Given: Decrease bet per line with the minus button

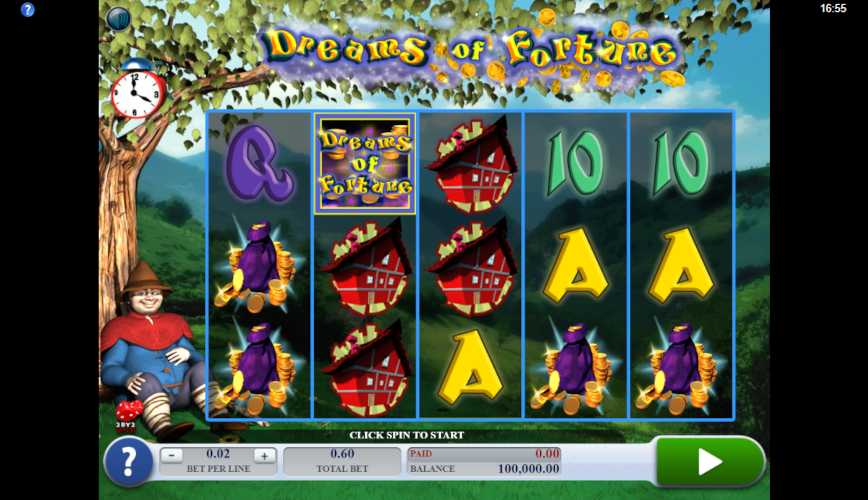Looking at the screenshot, I should point(172,455).
